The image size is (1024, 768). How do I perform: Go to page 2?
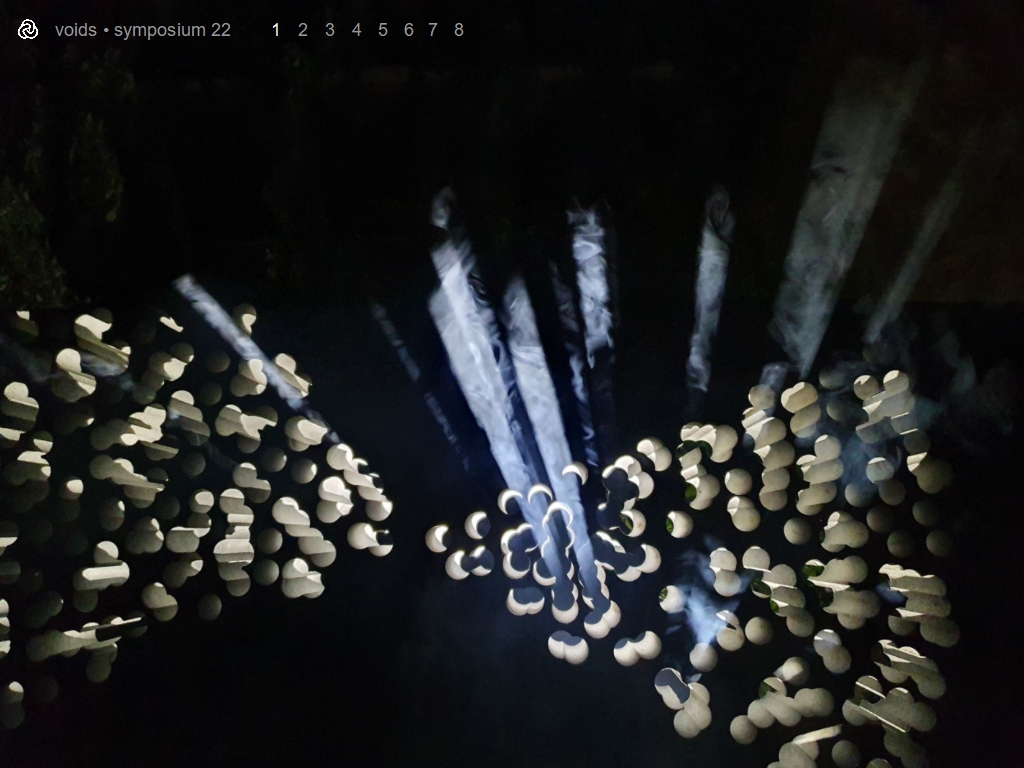[x=303, y=30]
